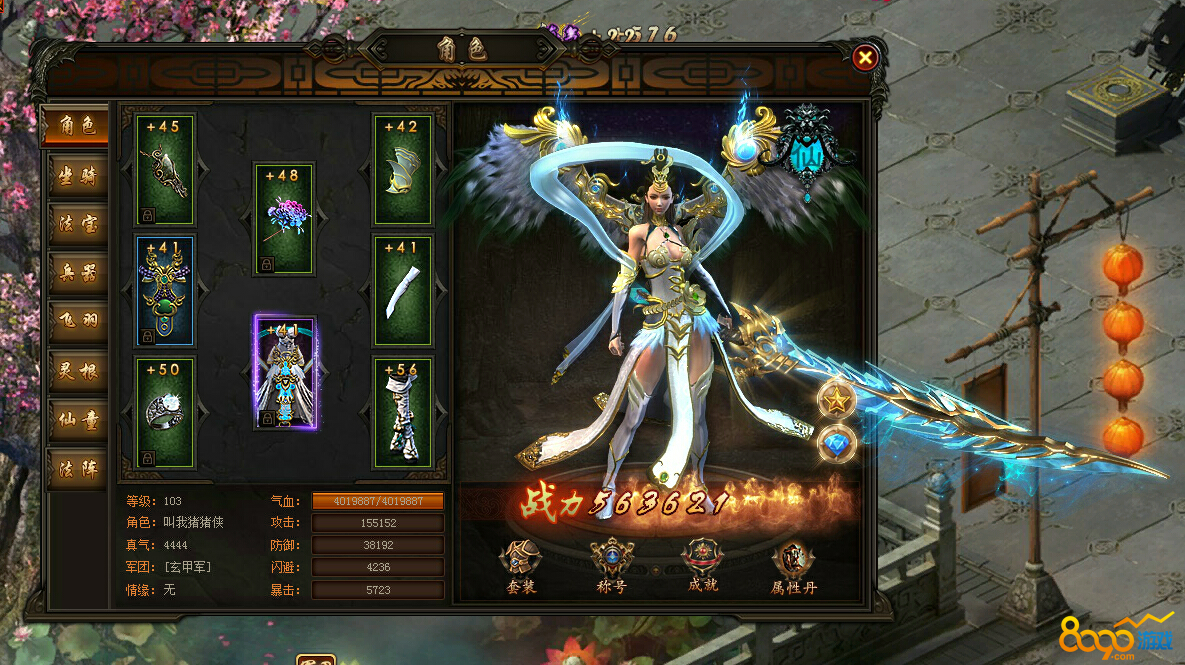Open the 称号 title button
This screenshot has width=1185, height=665.
point(611,565)
